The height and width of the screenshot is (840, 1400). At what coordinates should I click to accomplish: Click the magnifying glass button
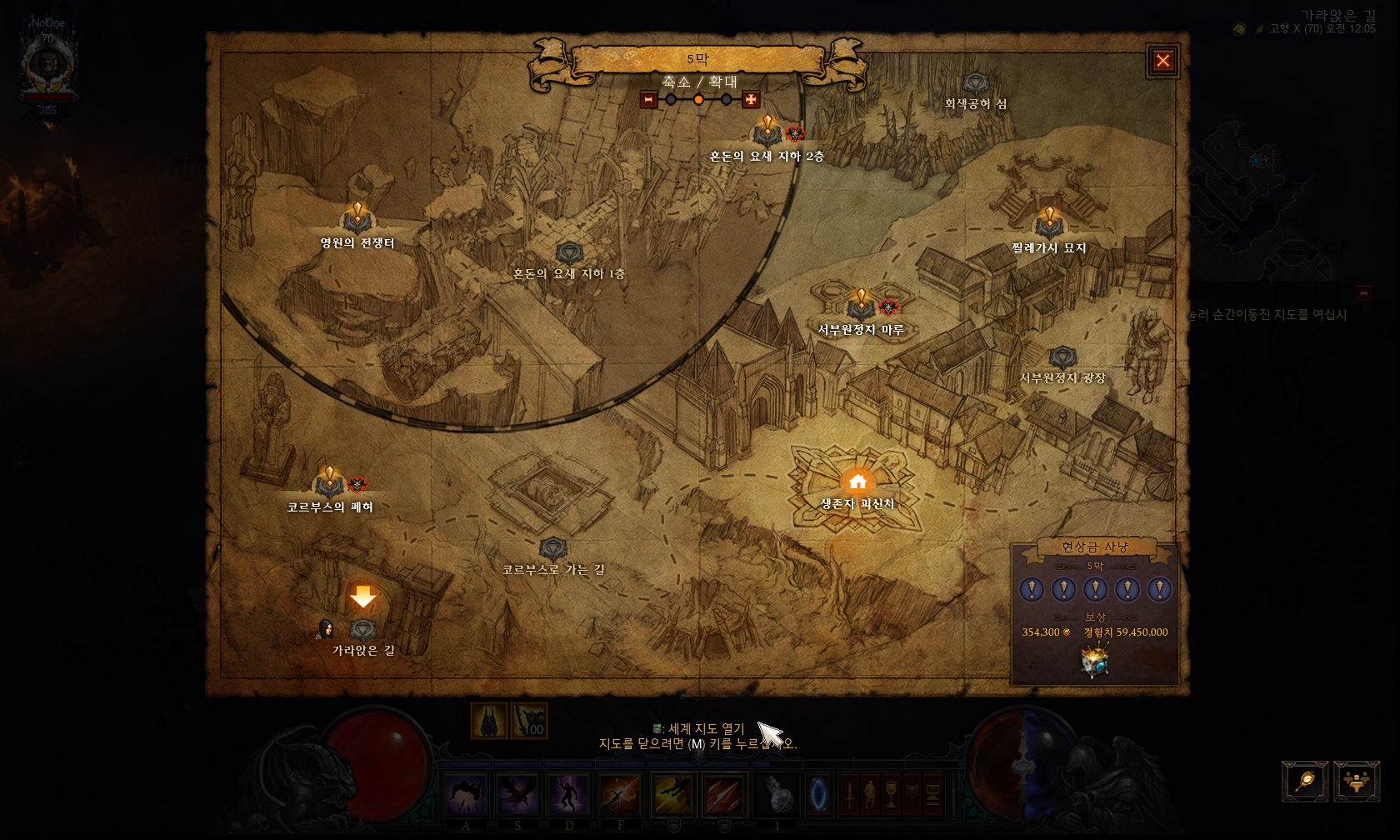(x=1305, y=782)
